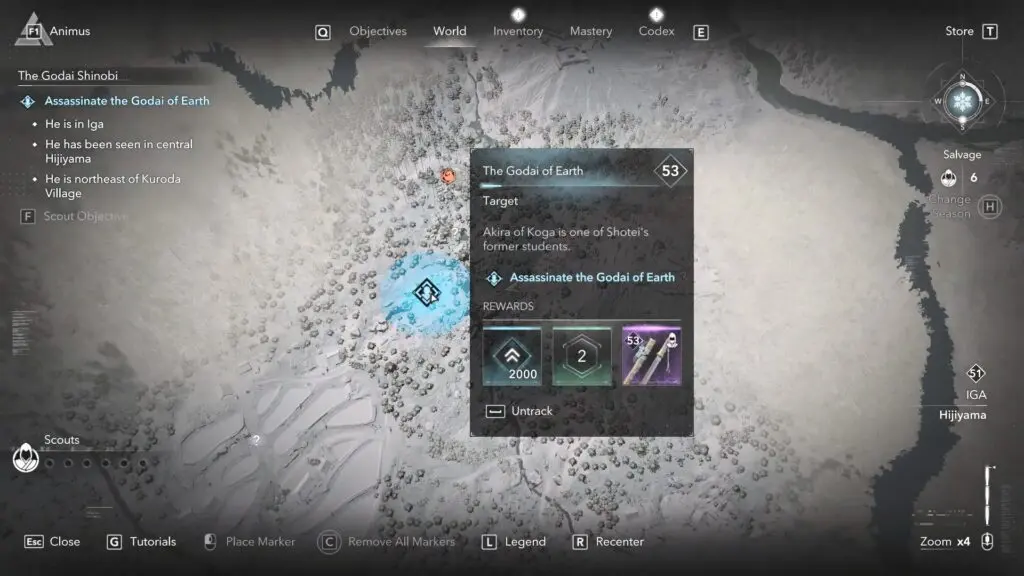Recenter the map
The width and height of the screenshot is (1024, 576).
(x=608, y=542)
